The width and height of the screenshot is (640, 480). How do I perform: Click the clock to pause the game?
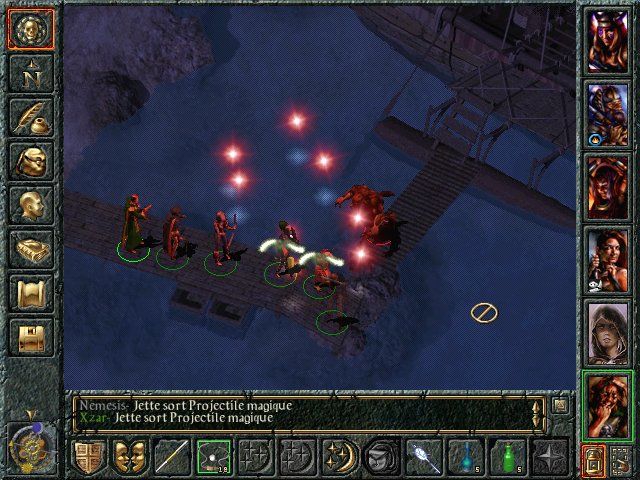coord(27,443)
